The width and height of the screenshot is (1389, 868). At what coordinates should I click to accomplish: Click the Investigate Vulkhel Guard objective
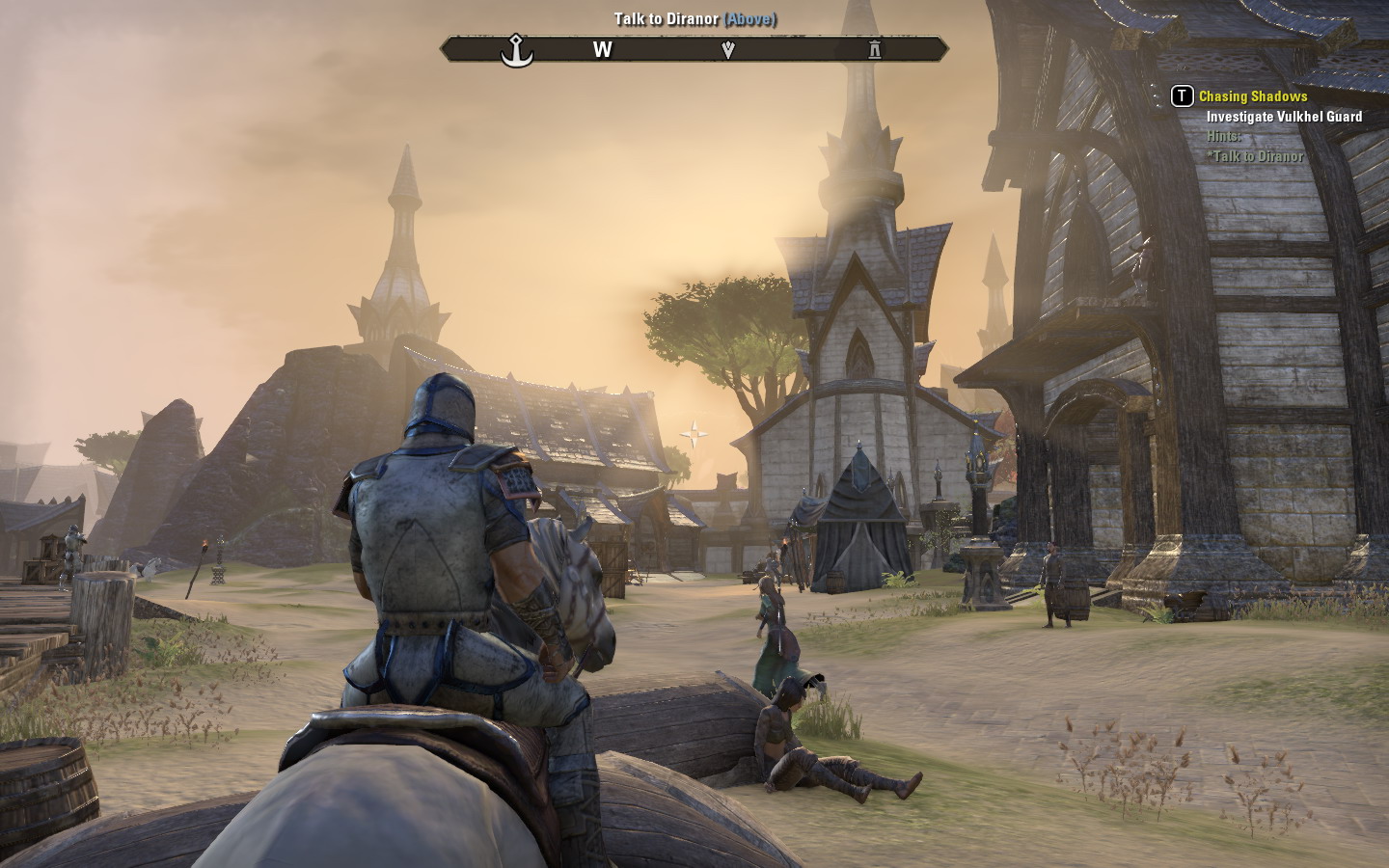[x=1284, y=117]
